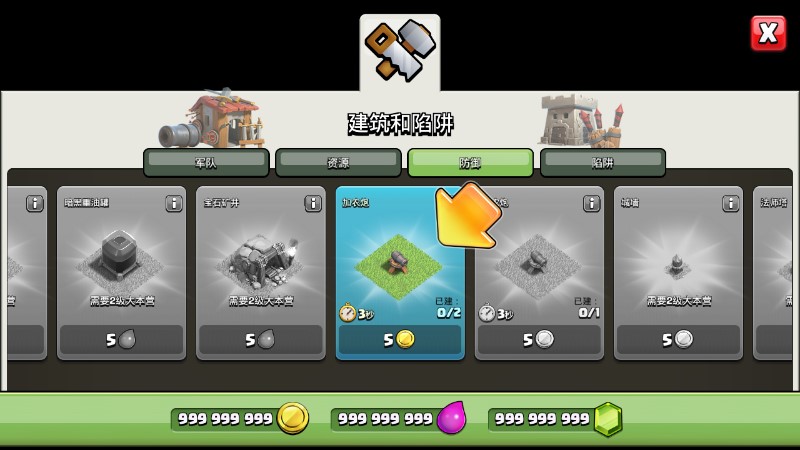Open info for the gem mine card
Screen dimensions: 800x450
[x=313, y=203]
